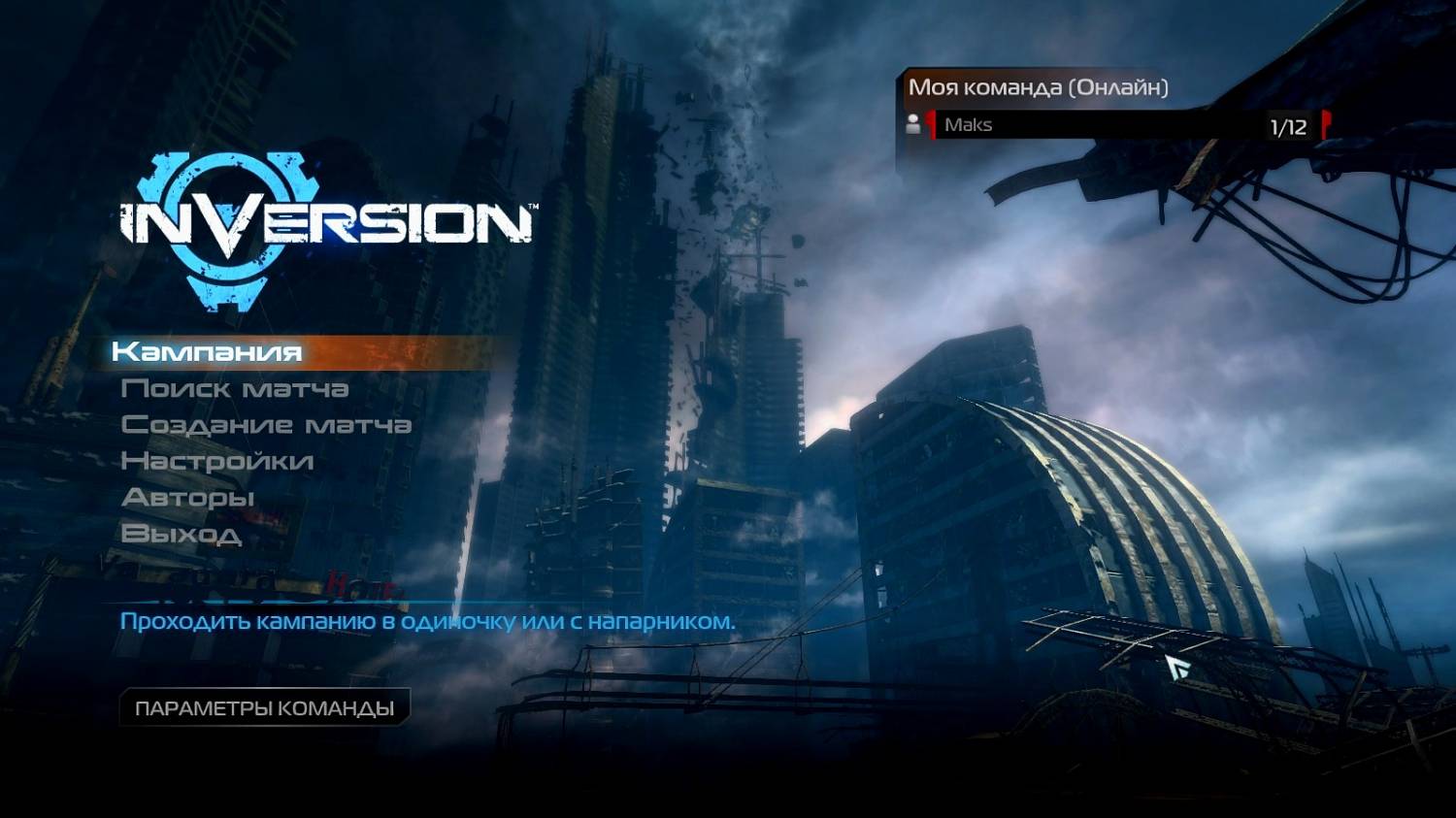The image size is (1456, 818).
Task: Click Выход to exit the game
Action: point(182,534)
